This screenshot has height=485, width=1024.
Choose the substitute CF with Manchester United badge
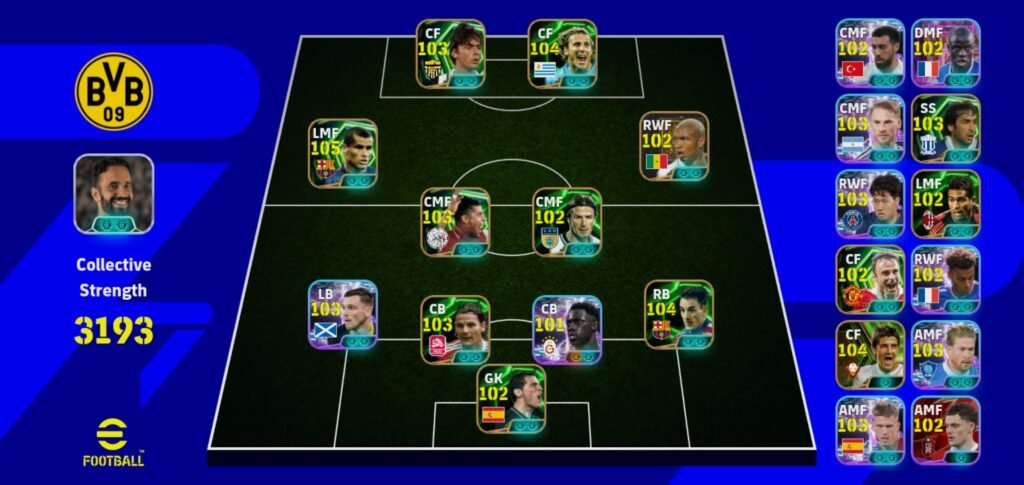pyautogui.click(x=870, y=280)
